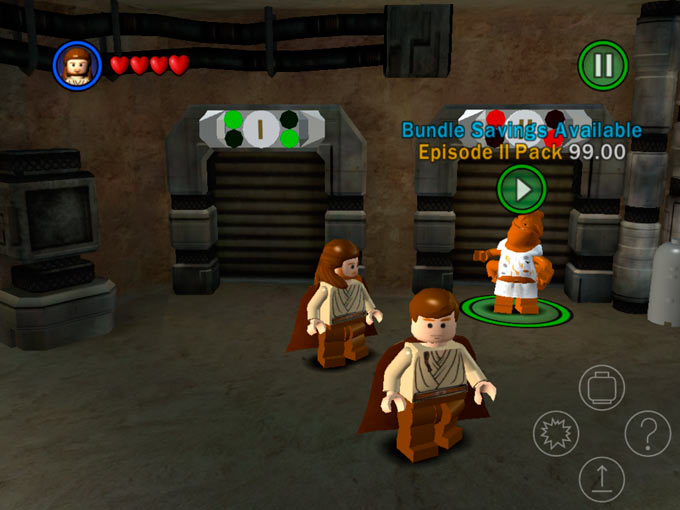Pause the game with the green button
680x510 pixels.
603,66
